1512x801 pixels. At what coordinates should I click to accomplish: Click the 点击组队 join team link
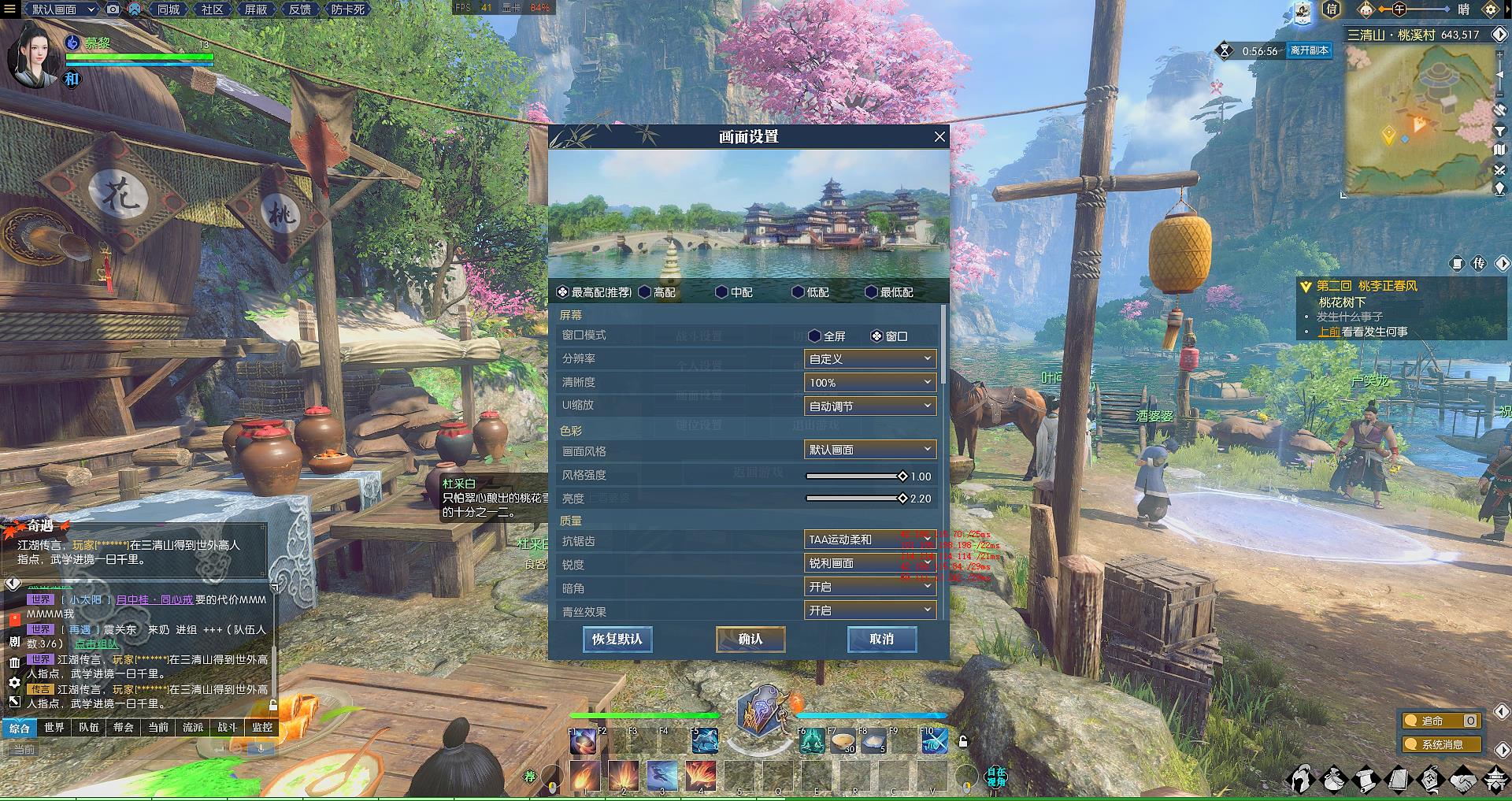pos(96,644)
